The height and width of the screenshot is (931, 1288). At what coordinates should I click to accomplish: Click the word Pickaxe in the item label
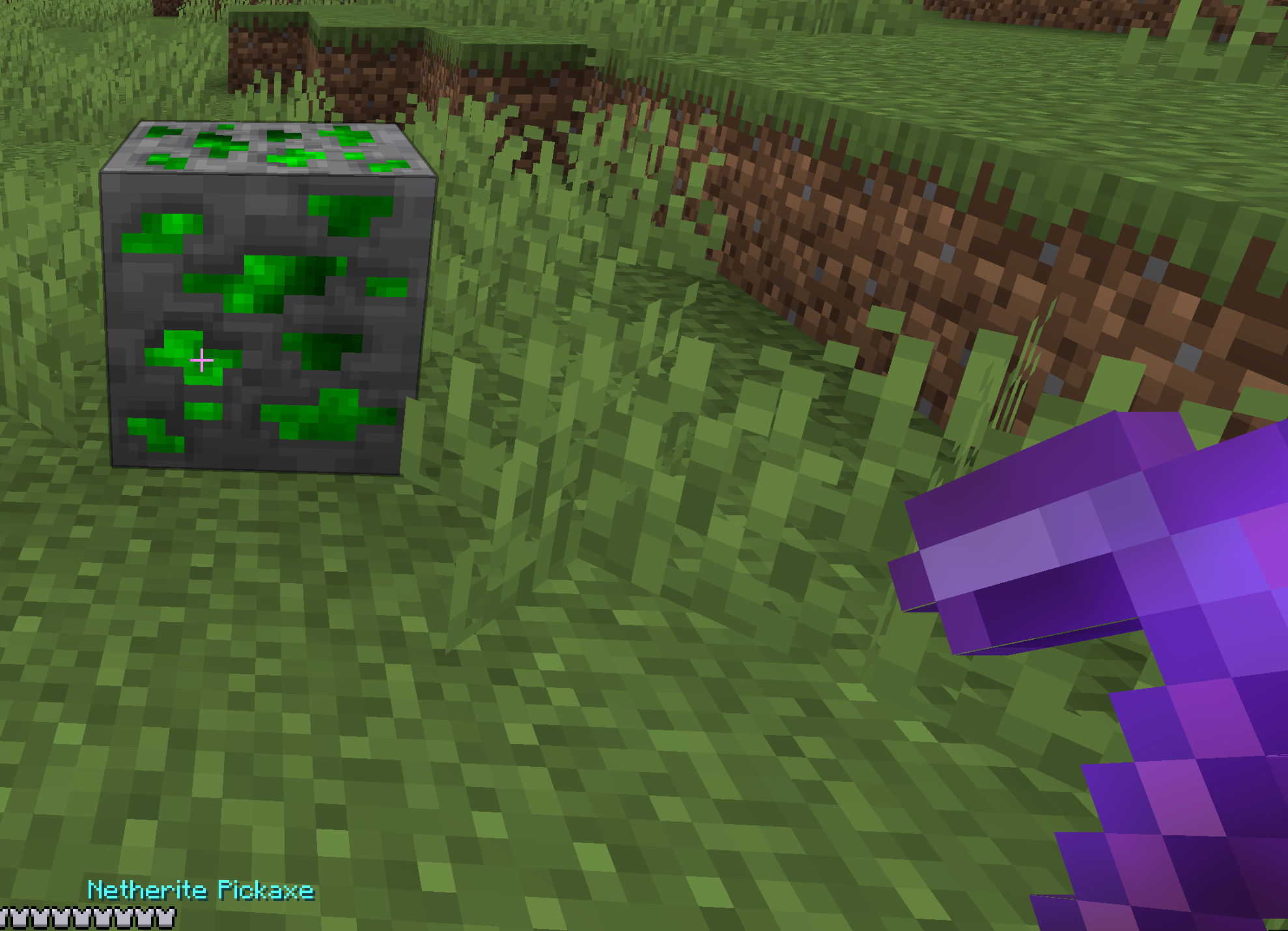coord(267,889)
